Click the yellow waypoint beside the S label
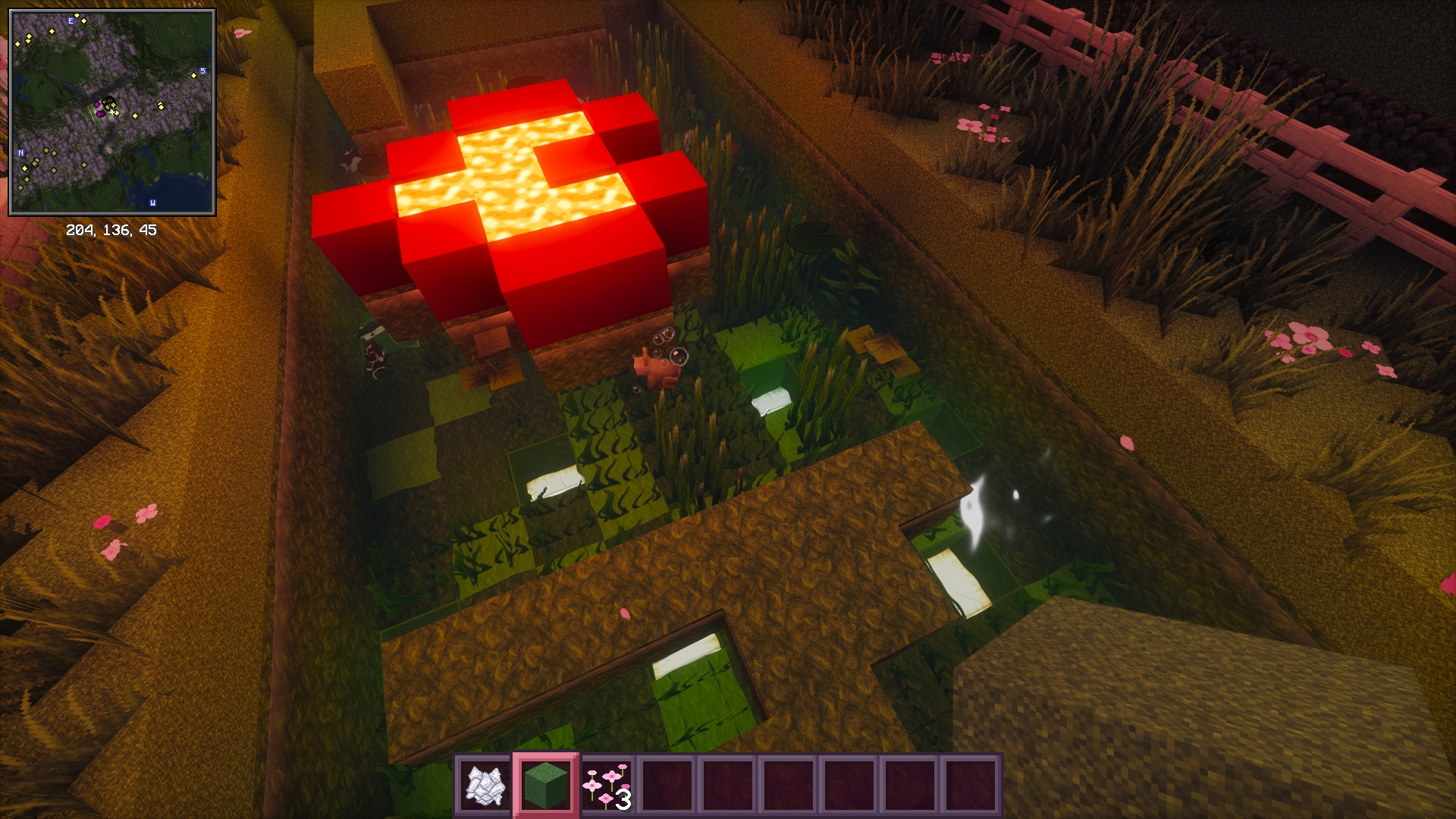Viewport: 1456px width, 819px height. point(194,76)
